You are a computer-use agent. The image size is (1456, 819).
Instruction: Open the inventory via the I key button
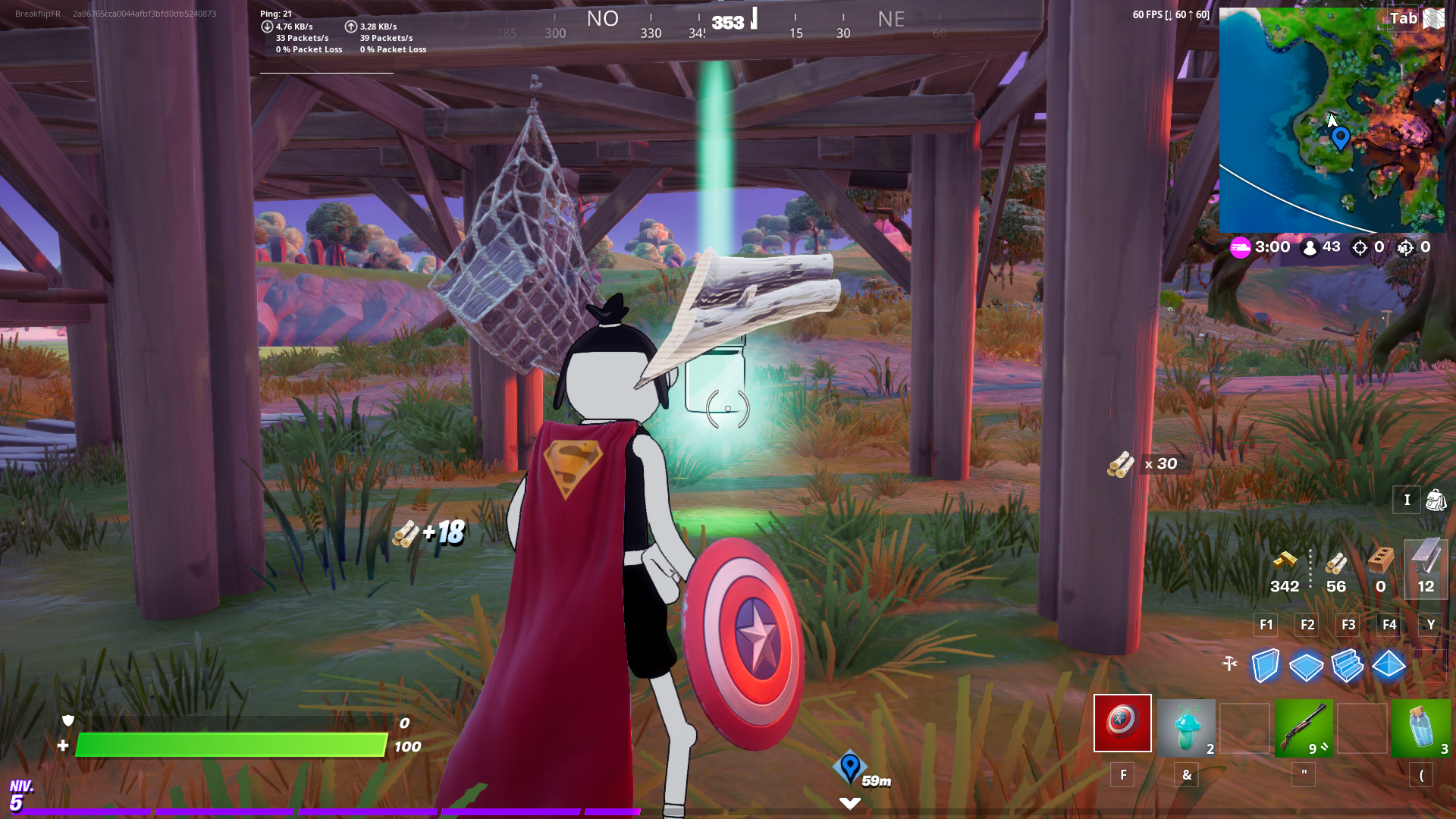tap(1407, 500)
